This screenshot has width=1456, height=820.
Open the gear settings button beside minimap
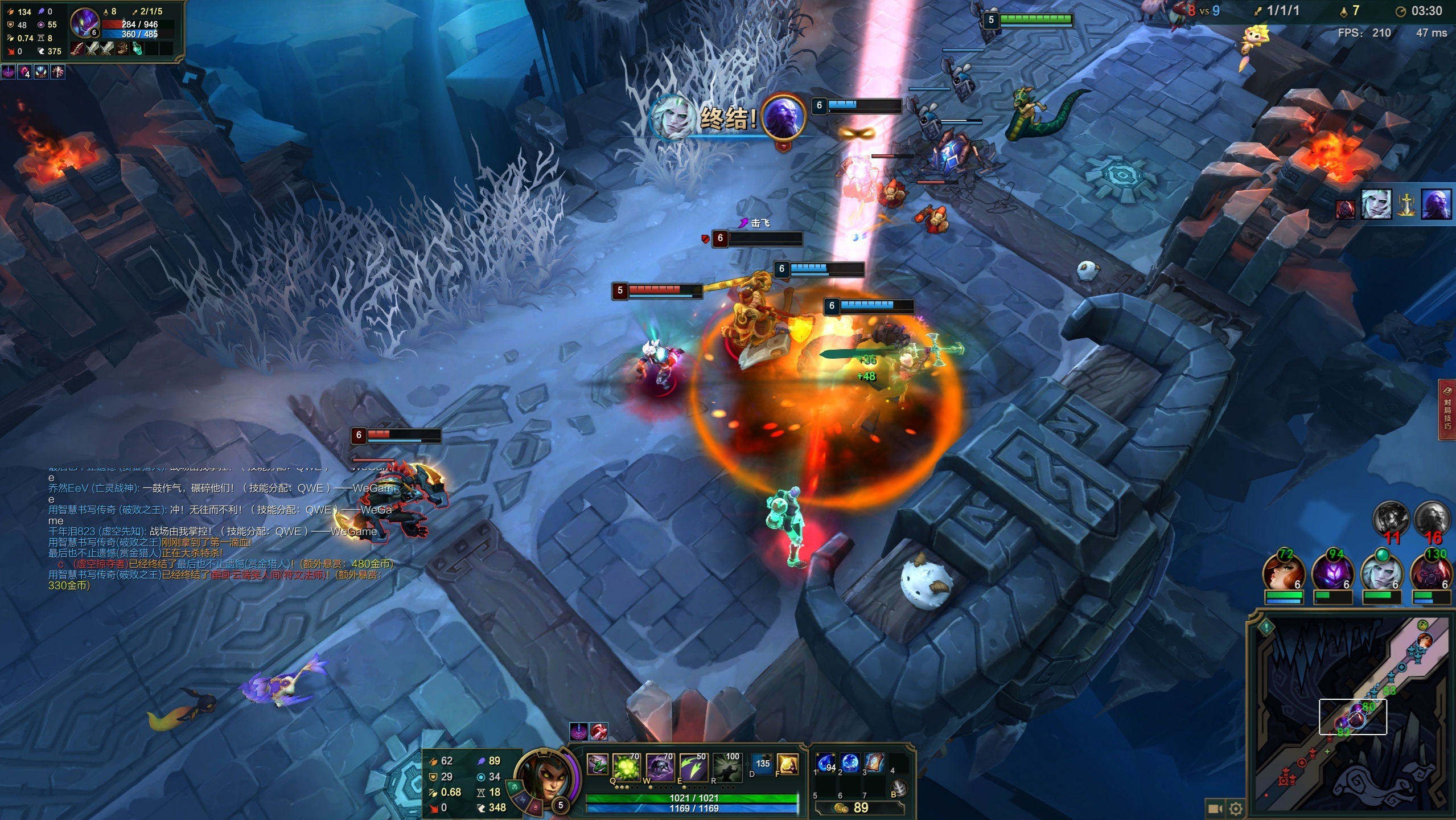pos(1236,809)
